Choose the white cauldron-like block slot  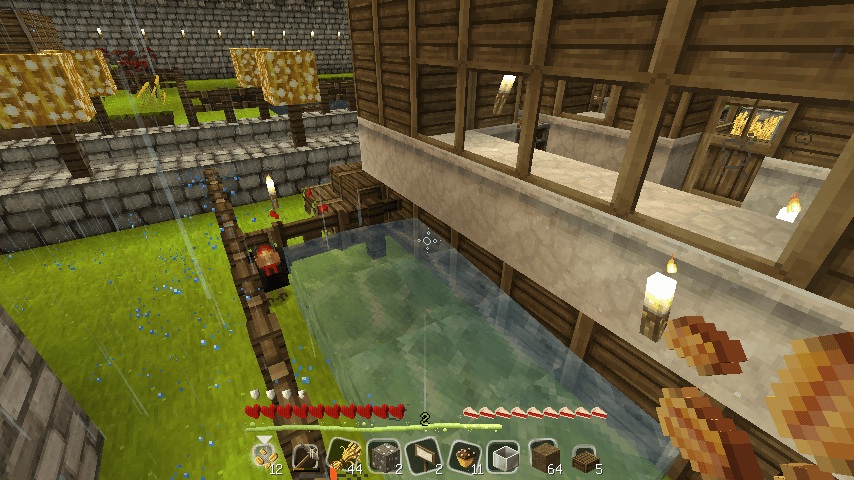click(504, 456)
